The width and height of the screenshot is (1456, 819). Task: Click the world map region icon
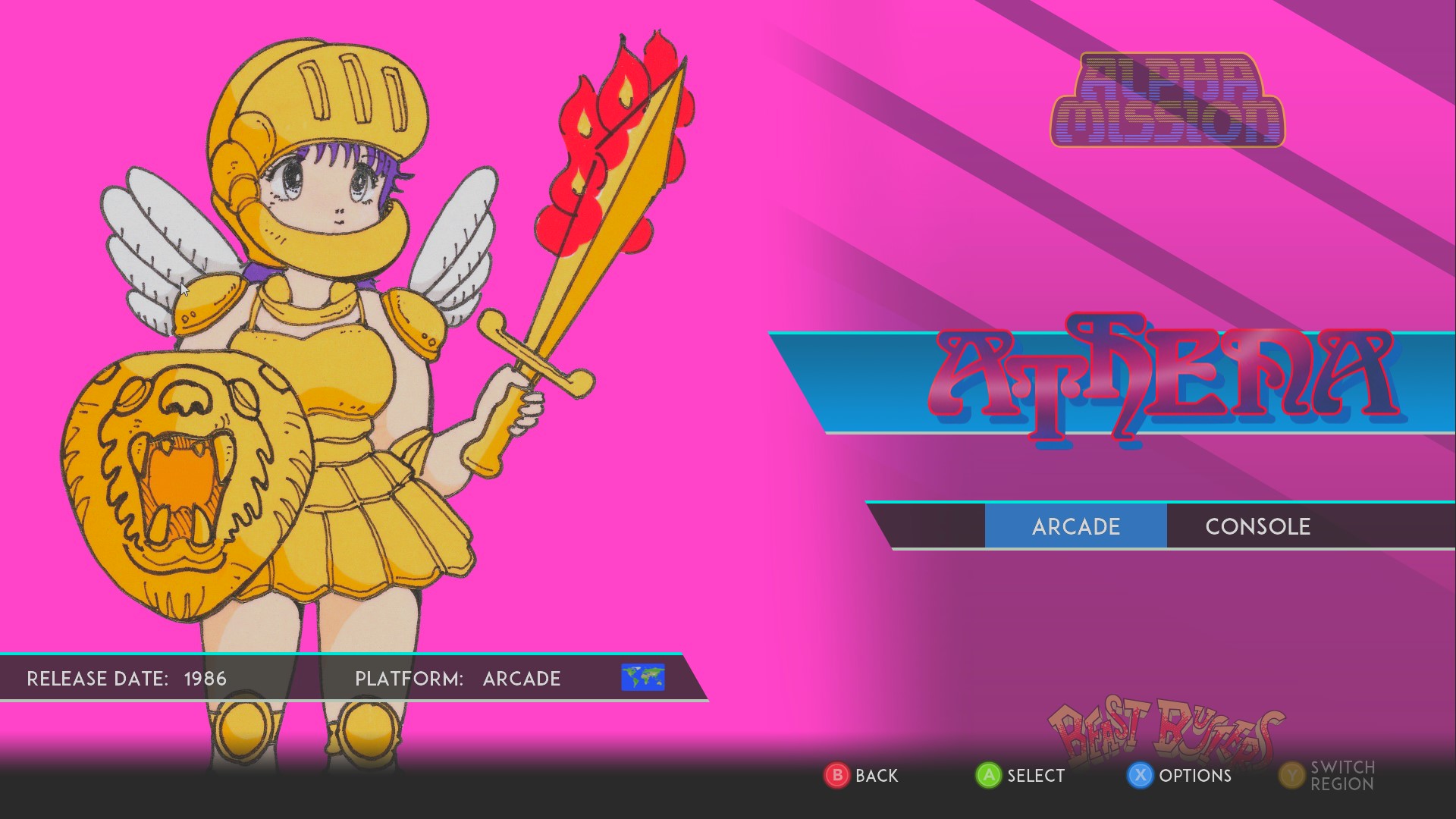click(x=642, y=677)
